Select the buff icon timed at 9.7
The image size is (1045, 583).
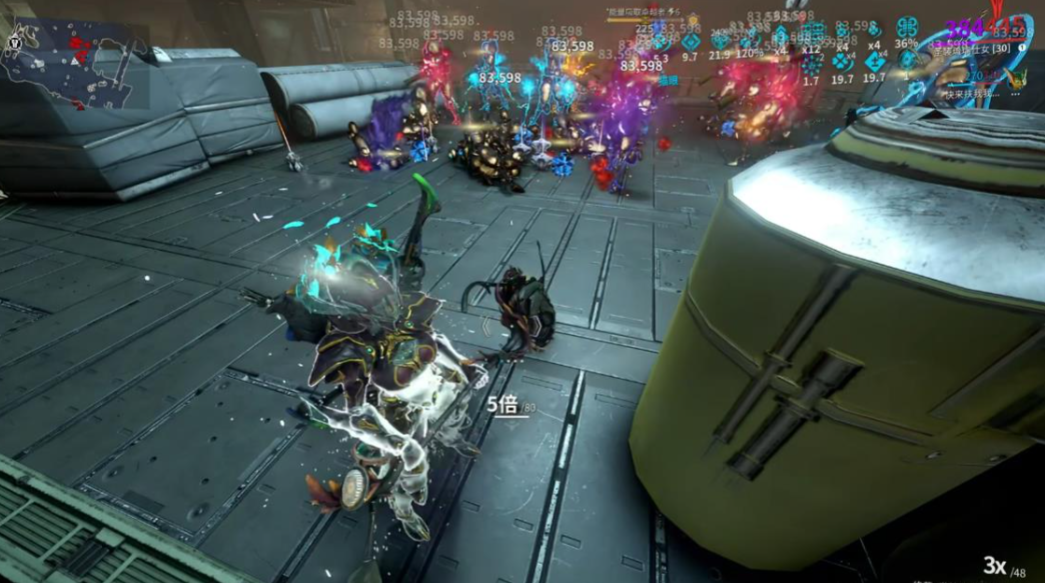pos(690,42)
